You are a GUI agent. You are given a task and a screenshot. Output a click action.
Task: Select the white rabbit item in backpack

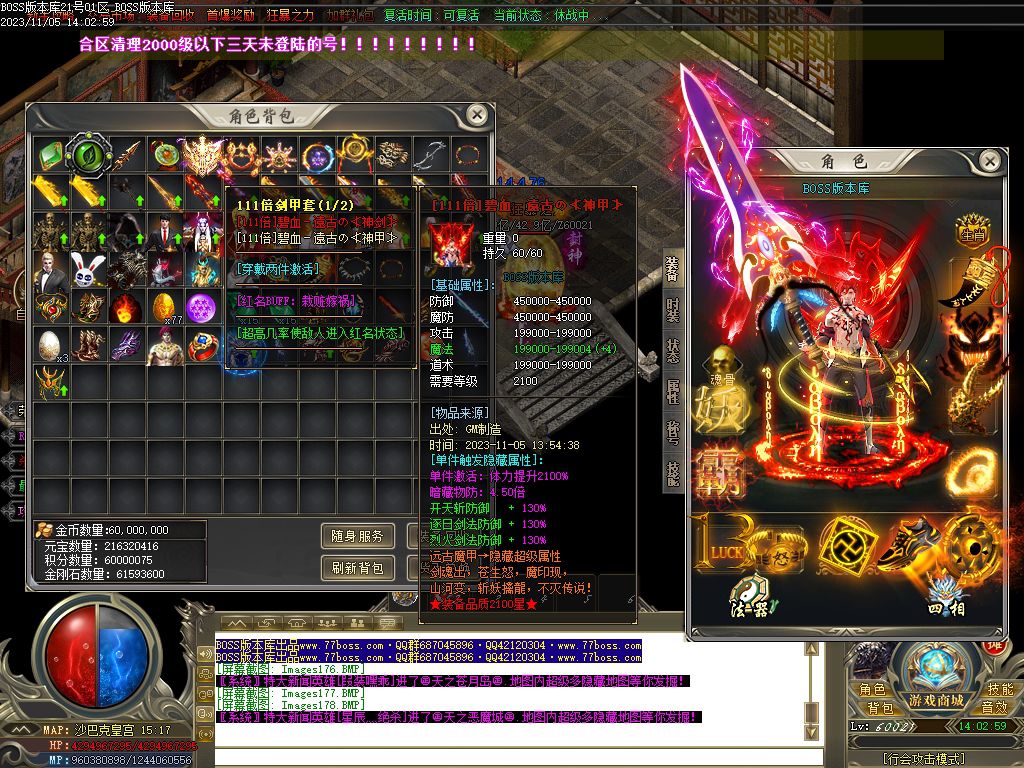(88, 270)
